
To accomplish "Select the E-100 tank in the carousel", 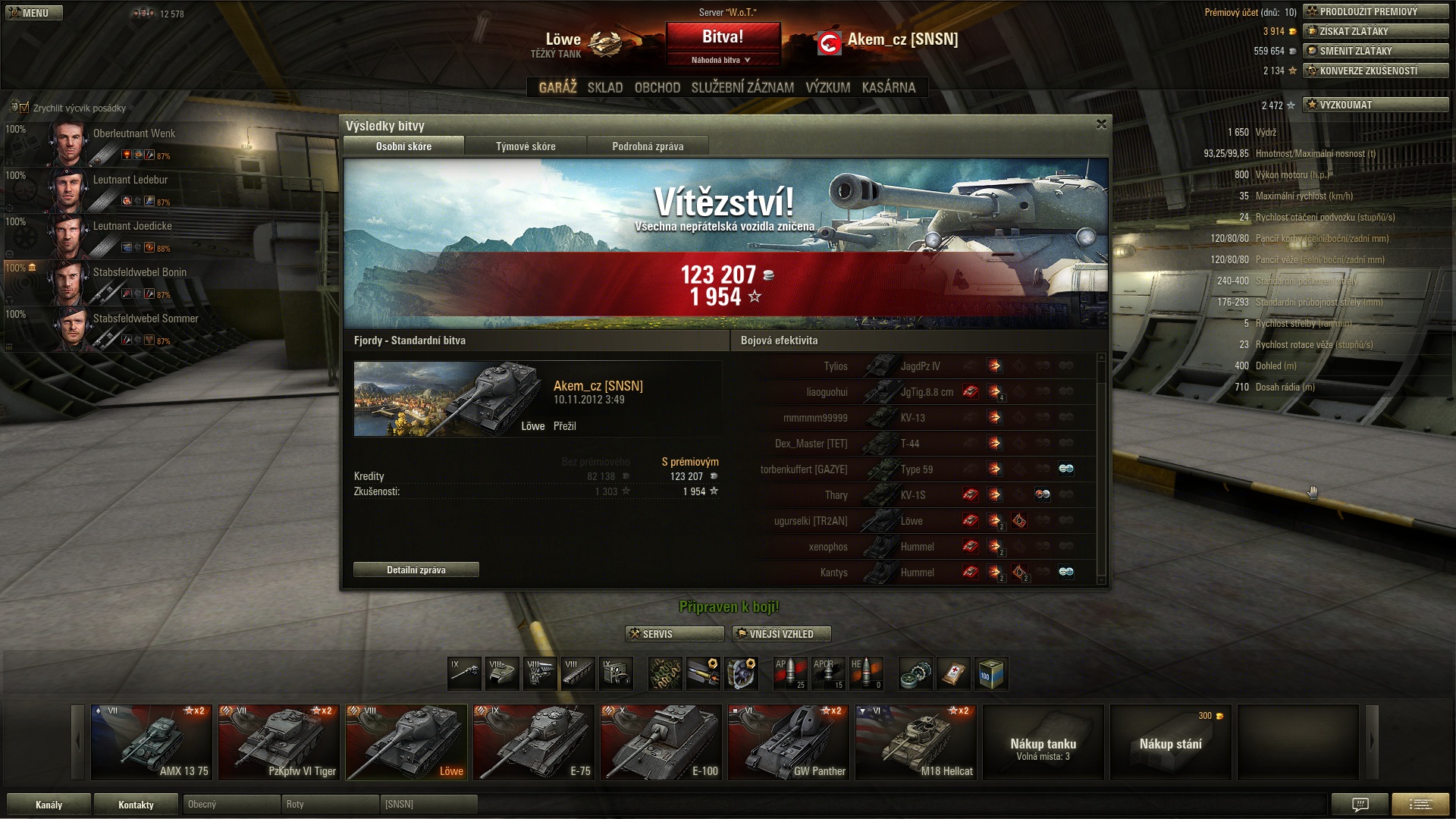I will pyautogui.click(x=661, y=742).
